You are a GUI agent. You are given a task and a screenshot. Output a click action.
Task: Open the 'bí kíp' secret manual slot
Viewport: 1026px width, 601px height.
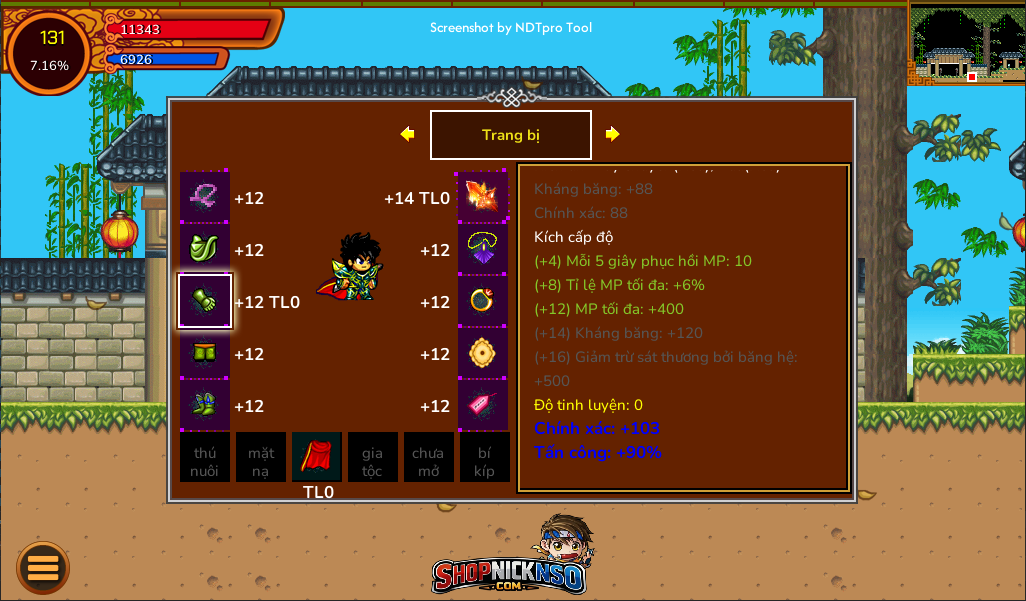(485, 457)
